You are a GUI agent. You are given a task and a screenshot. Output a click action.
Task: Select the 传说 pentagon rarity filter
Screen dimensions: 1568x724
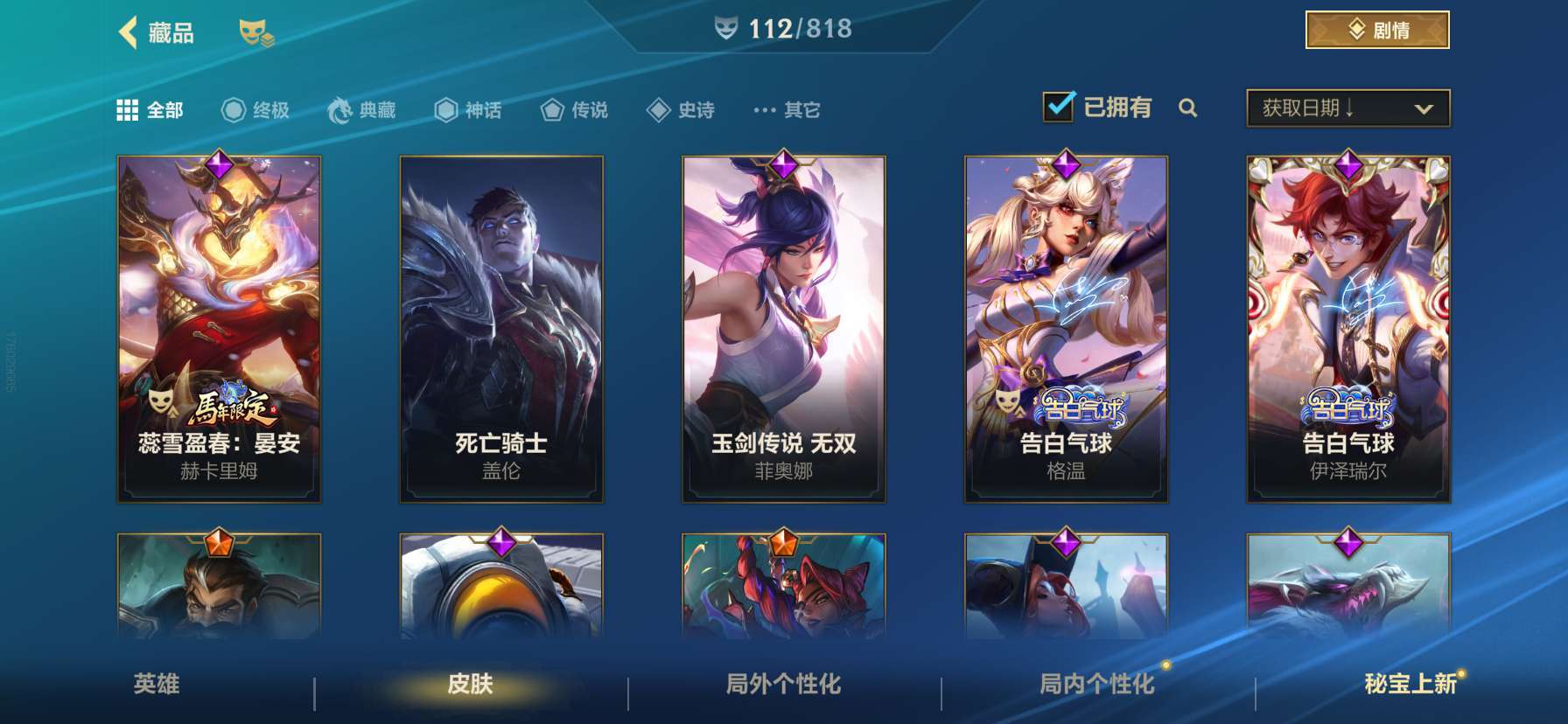click(x=551, y=109)
